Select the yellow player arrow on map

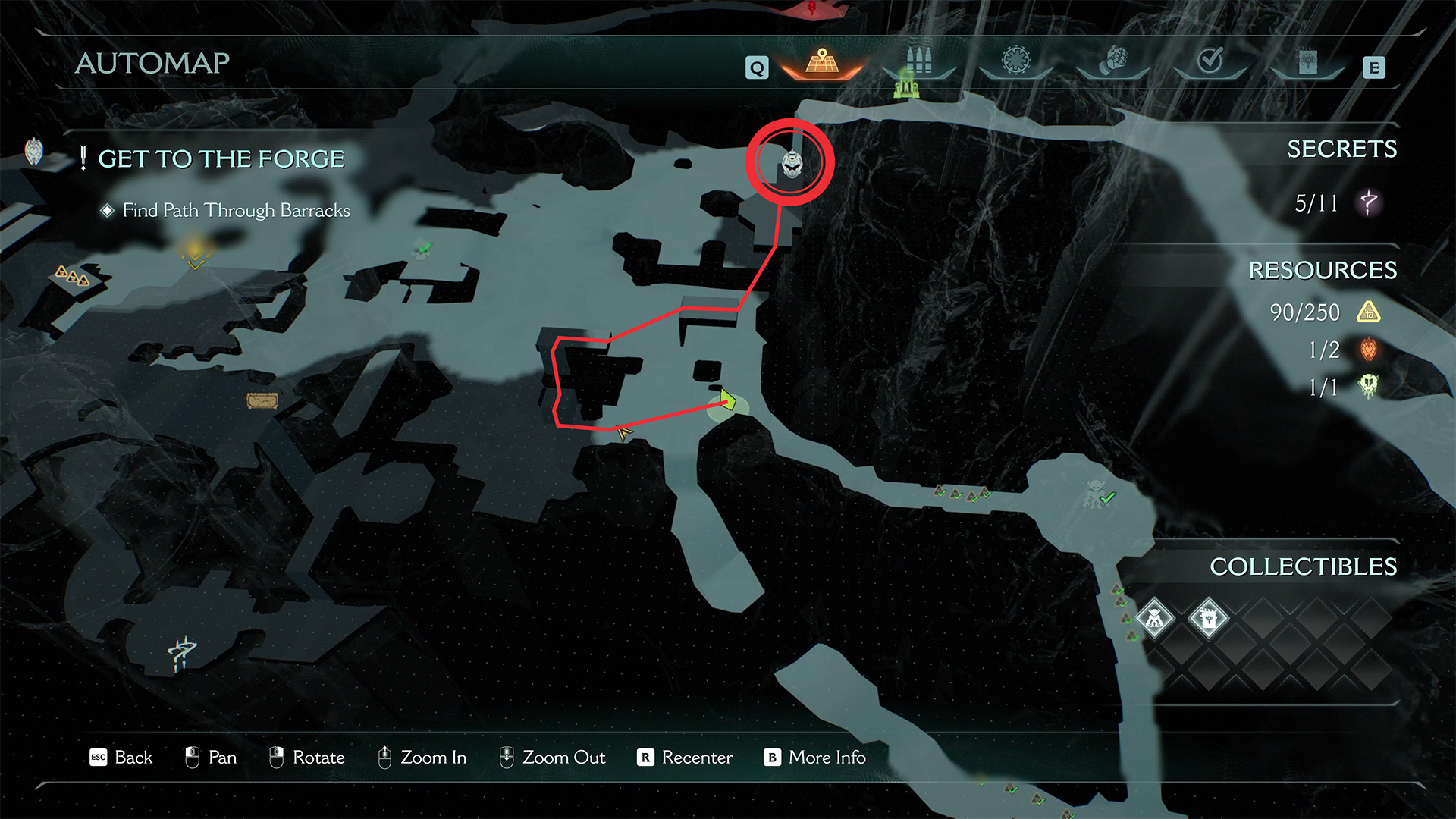click(x=727, y=400)
